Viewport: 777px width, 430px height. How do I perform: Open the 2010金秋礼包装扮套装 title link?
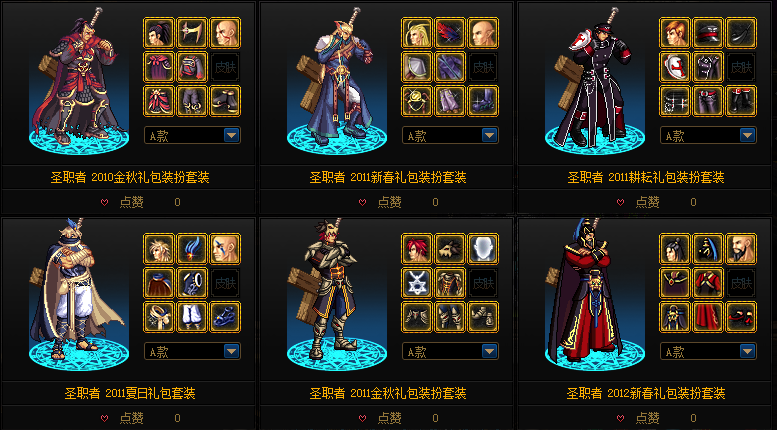pos(130,177)
